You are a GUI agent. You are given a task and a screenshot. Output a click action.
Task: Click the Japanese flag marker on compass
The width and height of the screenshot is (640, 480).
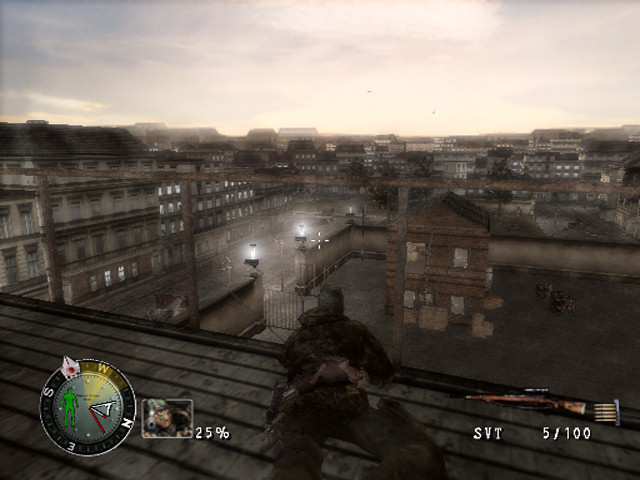coord(70,367)
